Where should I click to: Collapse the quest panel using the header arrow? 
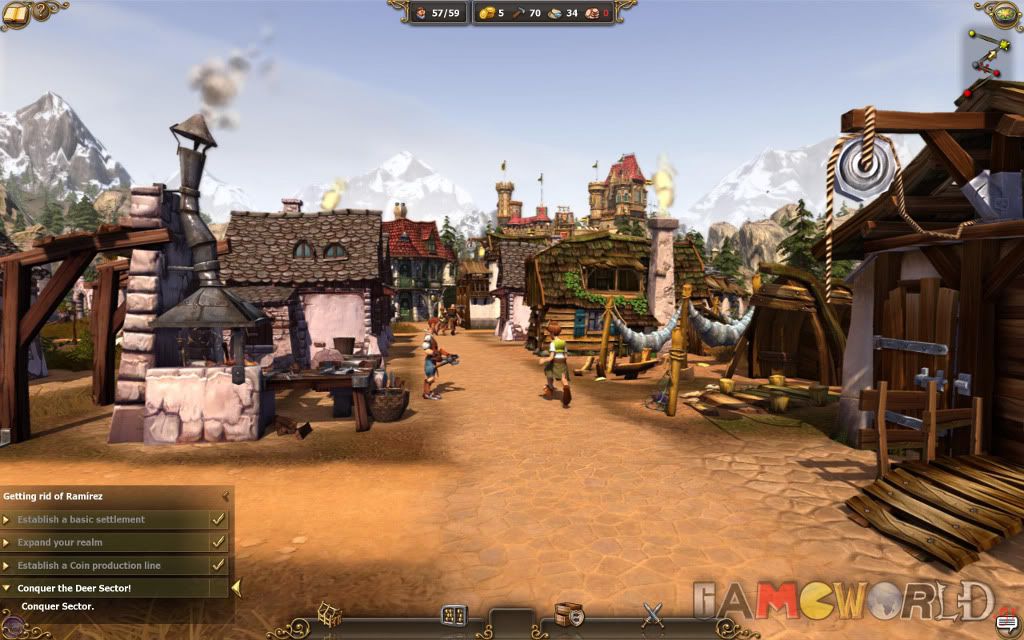point(227,496)
